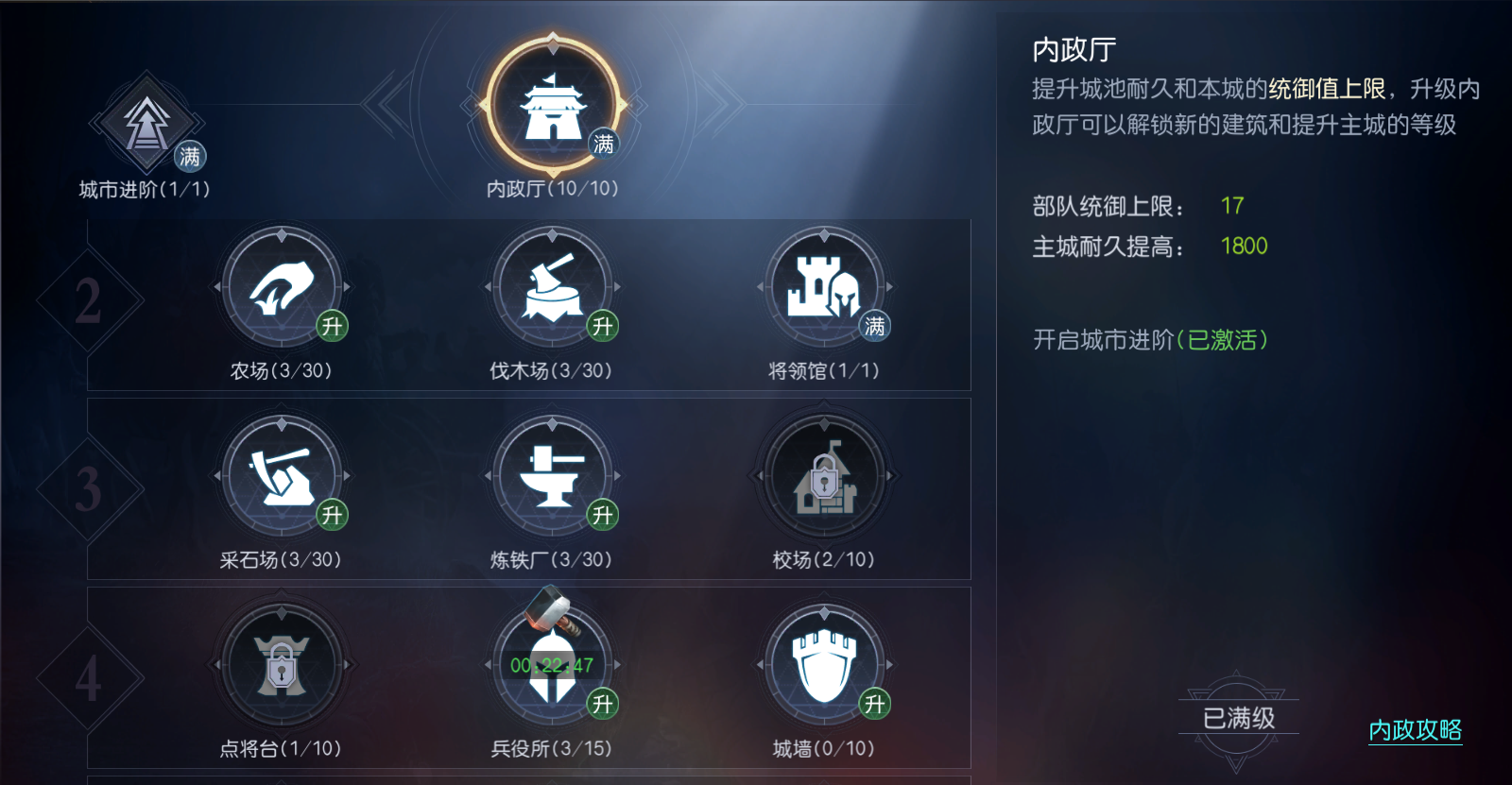1512x785 pixels.
Task: Select the 内政厅 main hall icon
Action: tap(553, 104)
